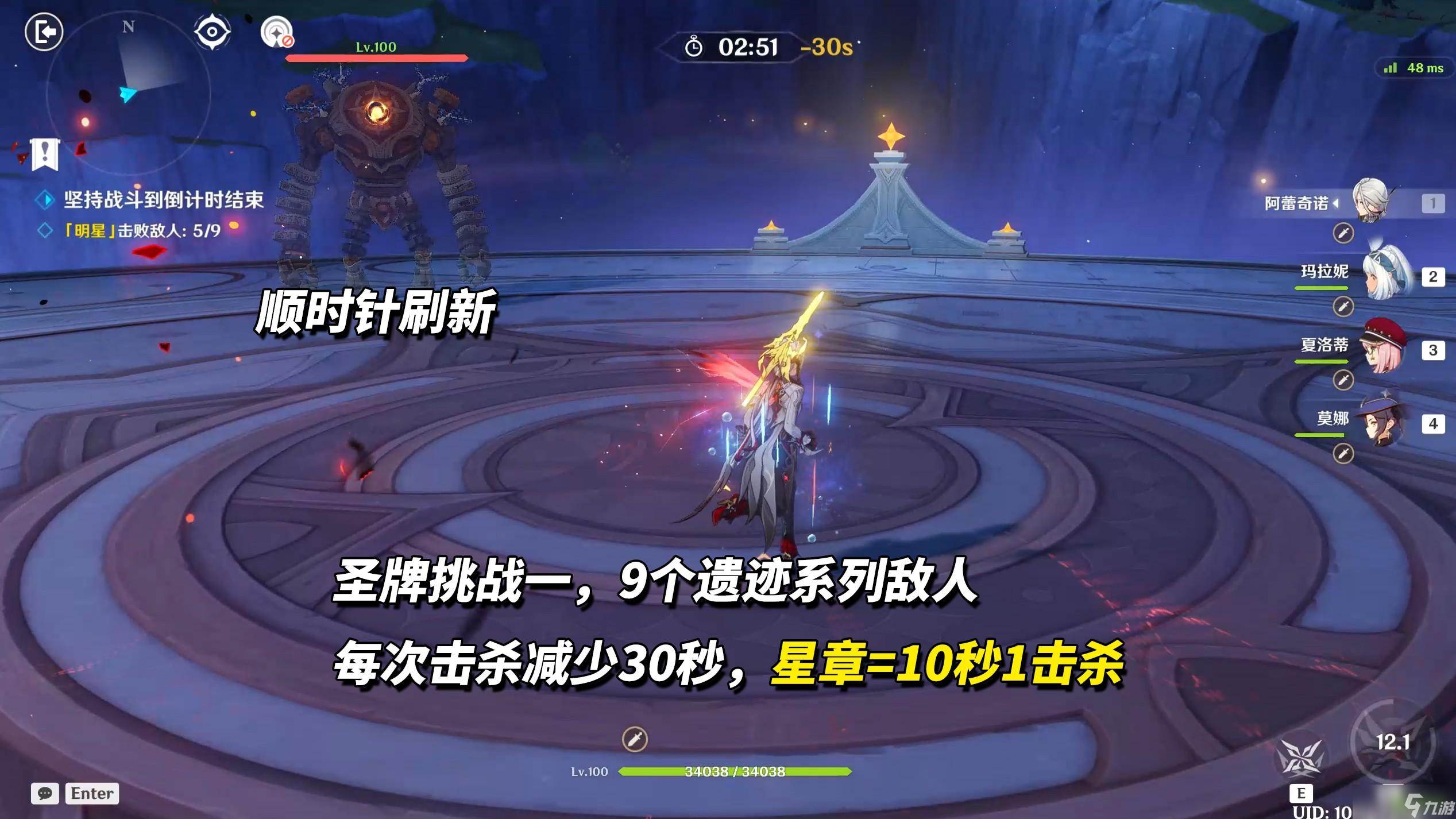
Task: Click the stopwatch icon beside the timer
Action: pos(693,48)
